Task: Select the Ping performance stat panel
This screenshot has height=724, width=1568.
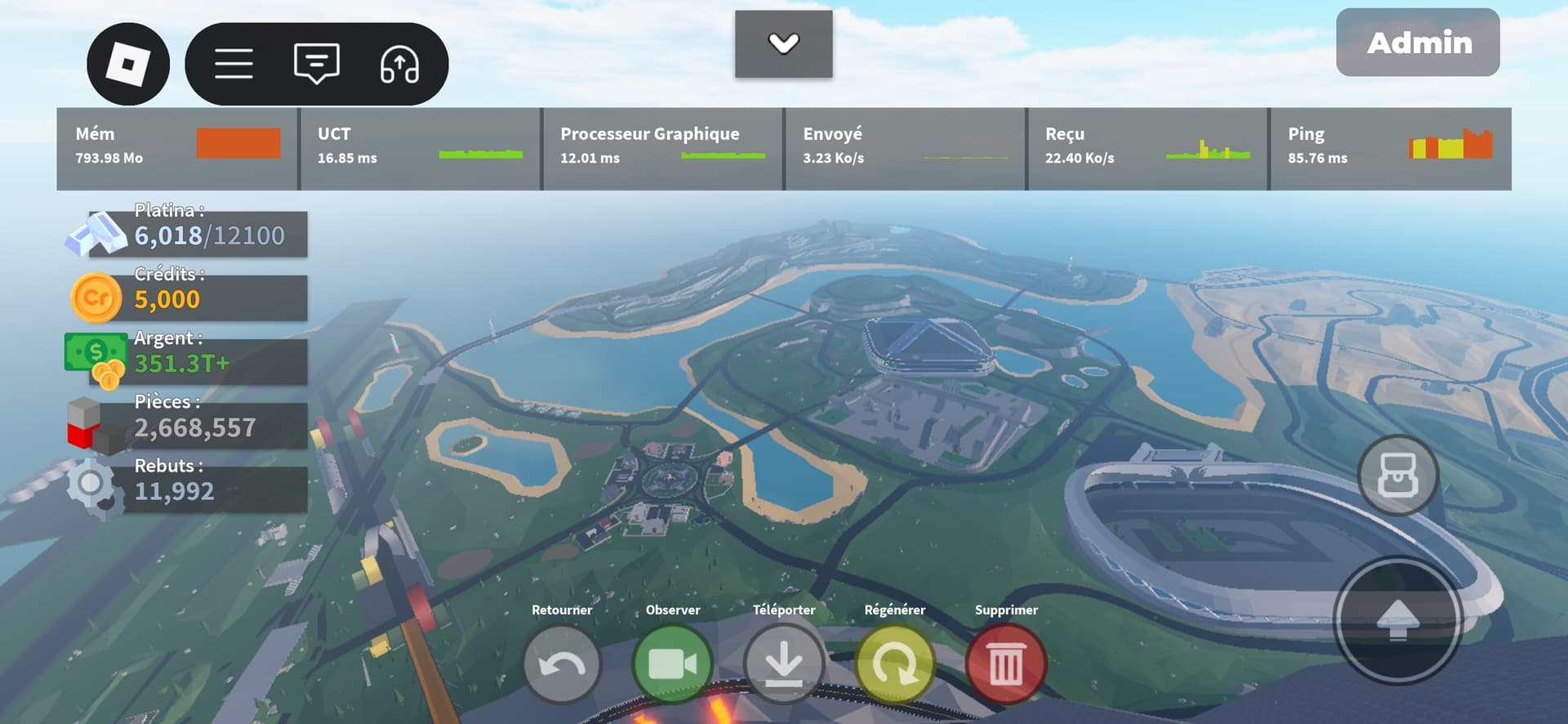Action: click(1390, 149)
